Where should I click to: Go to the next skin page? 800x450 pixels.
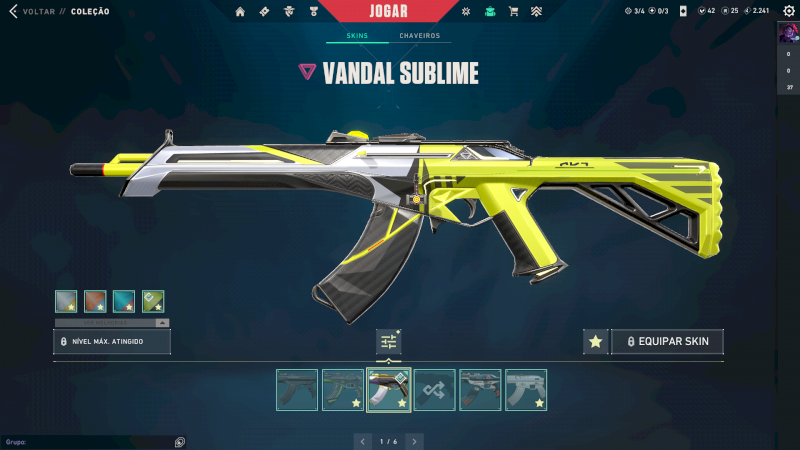click(414, 440)
